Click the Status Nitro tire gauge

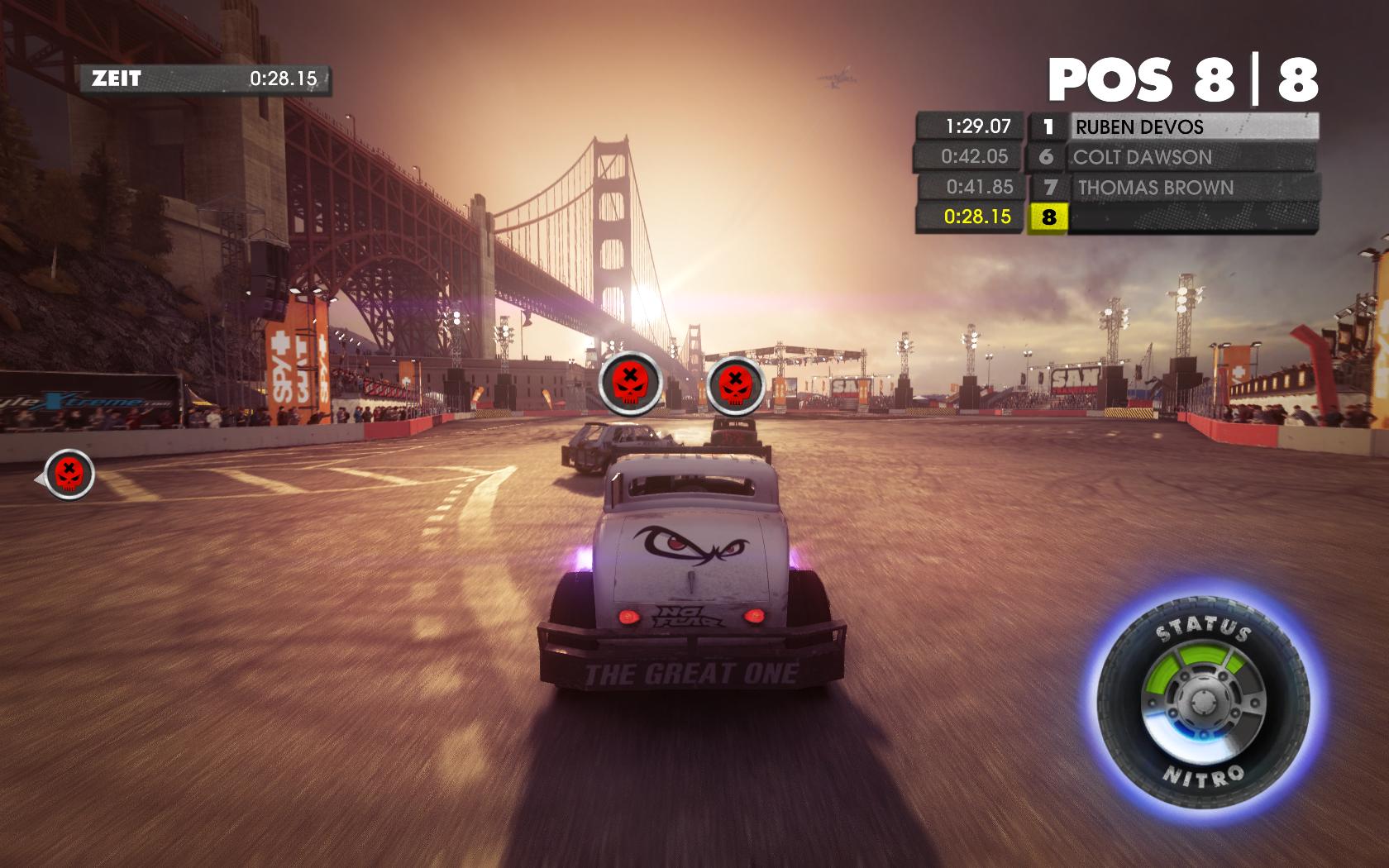[x=1204, y=703]
